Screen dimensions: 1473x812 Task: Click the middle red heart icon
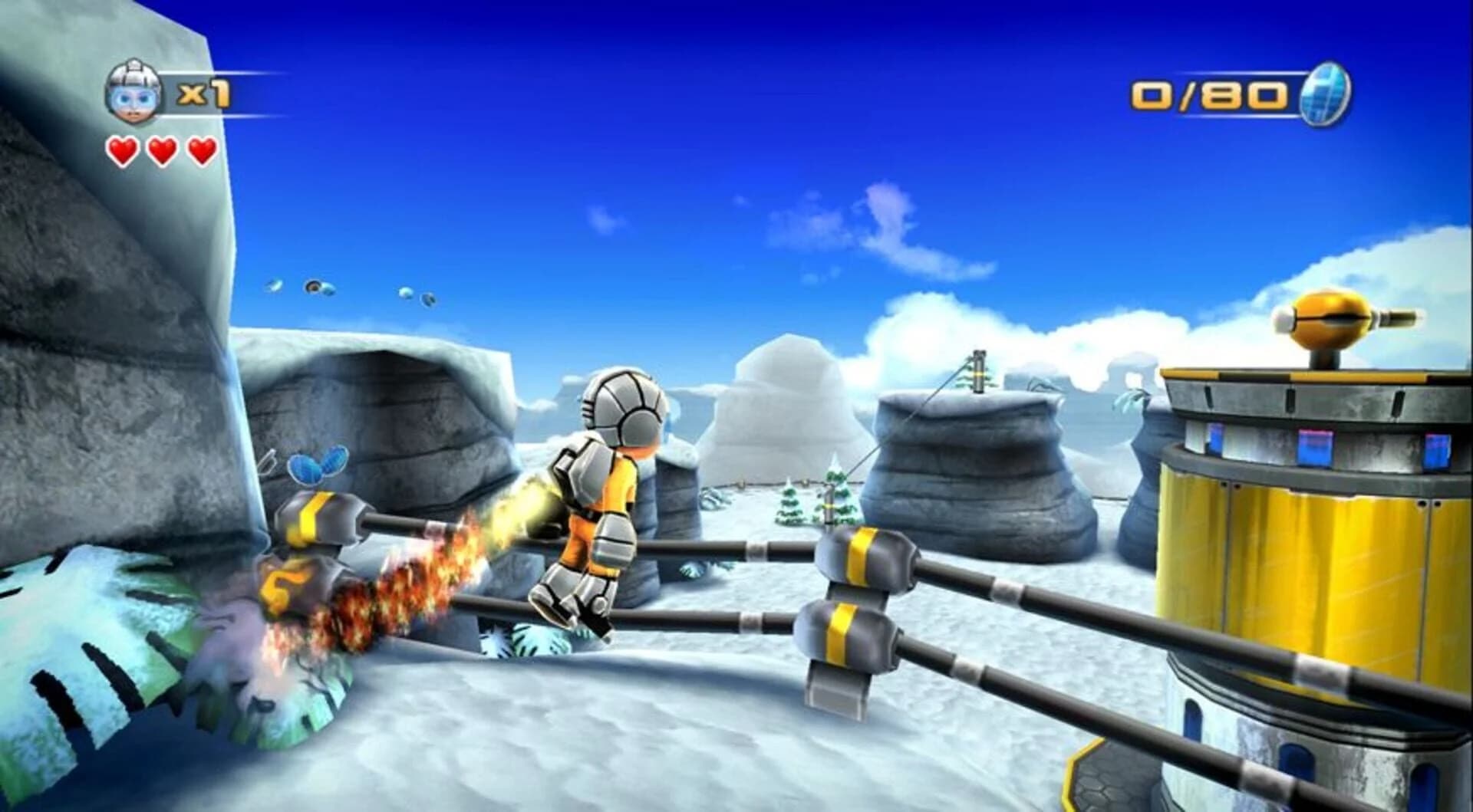click(160, 150)
